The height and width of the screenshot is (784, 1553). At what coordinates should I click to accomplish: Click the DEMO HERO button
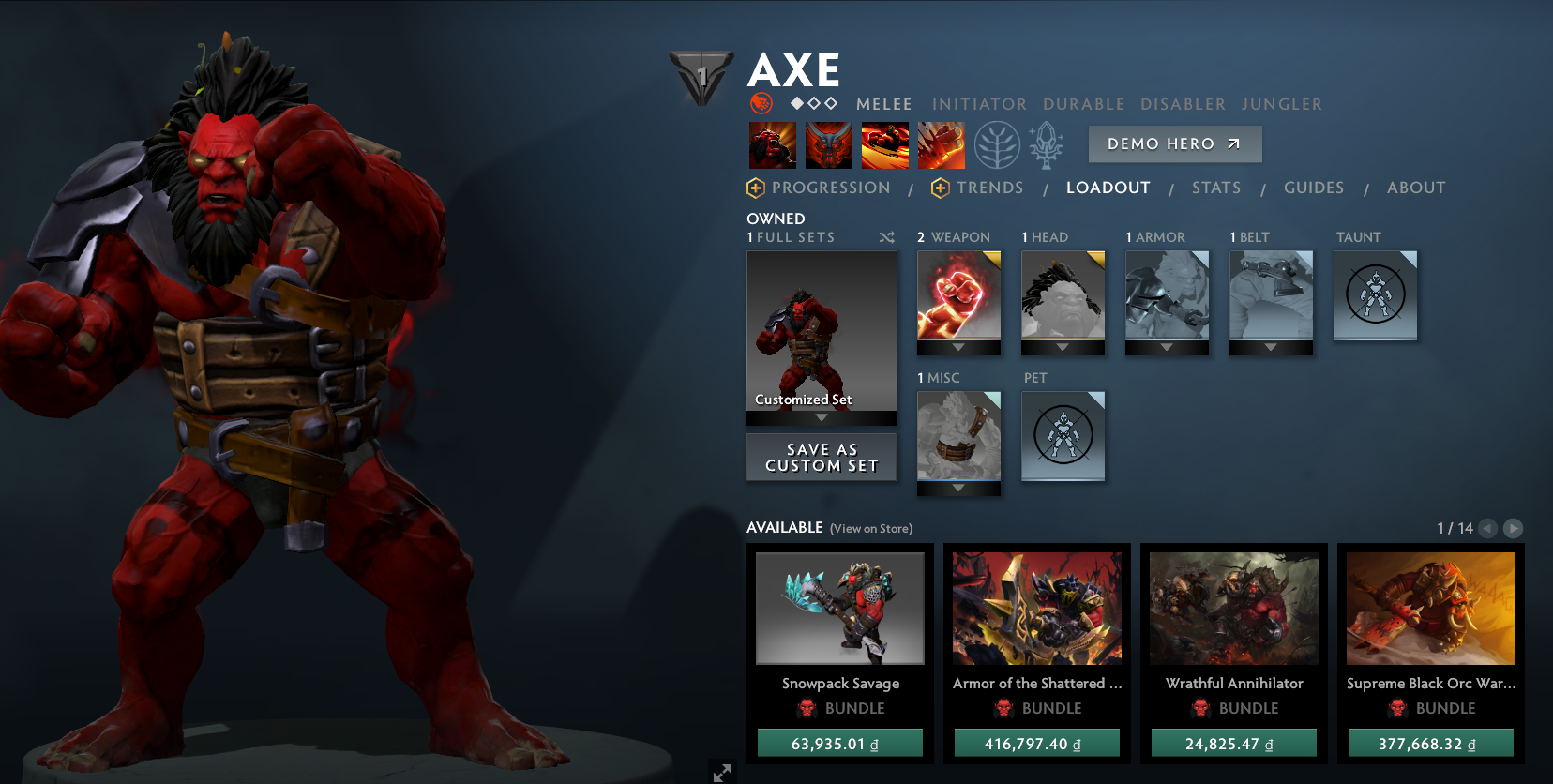1174,143
